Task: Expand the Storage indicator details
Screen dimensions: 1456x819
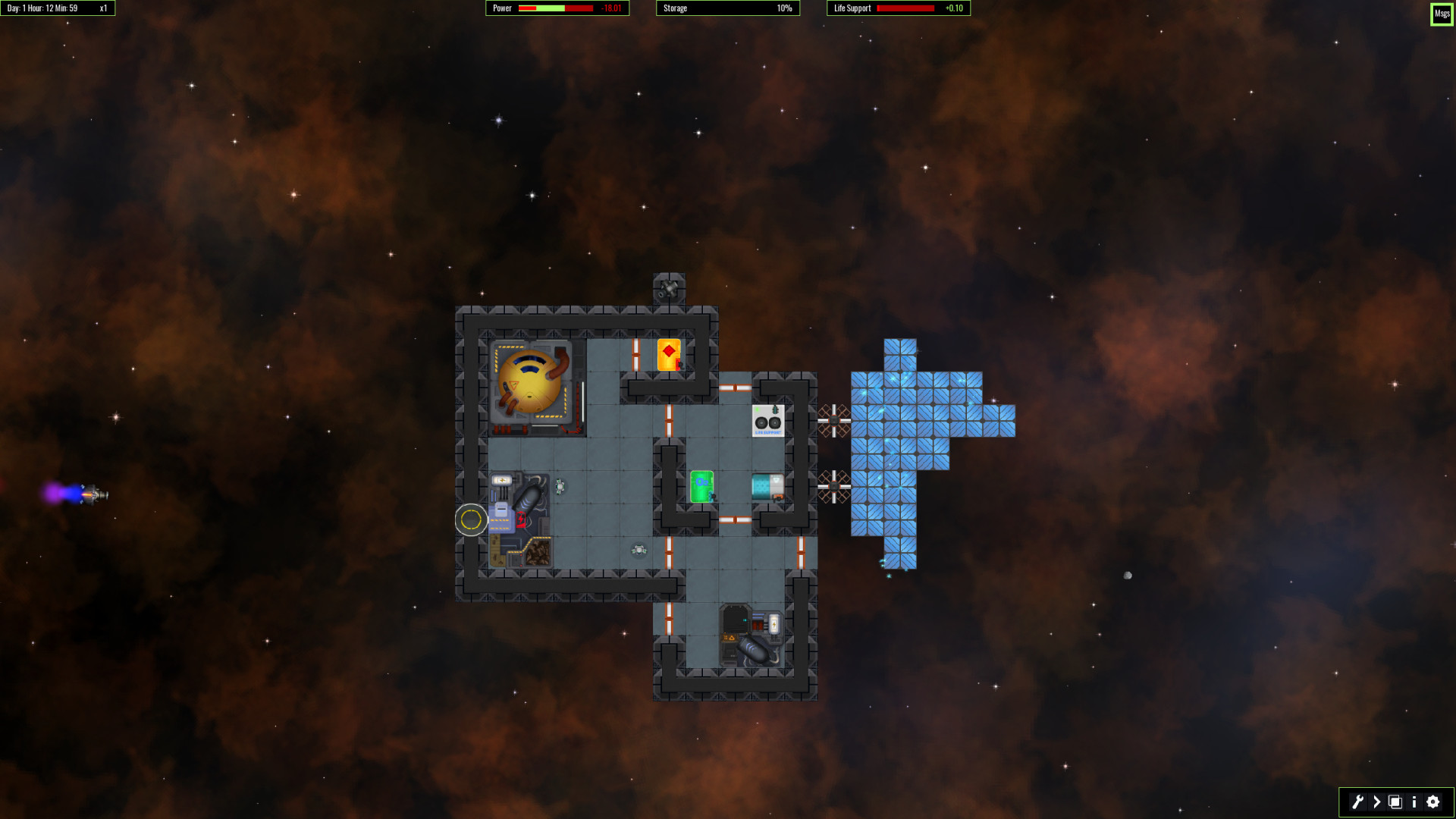Action: pos(726,8)
